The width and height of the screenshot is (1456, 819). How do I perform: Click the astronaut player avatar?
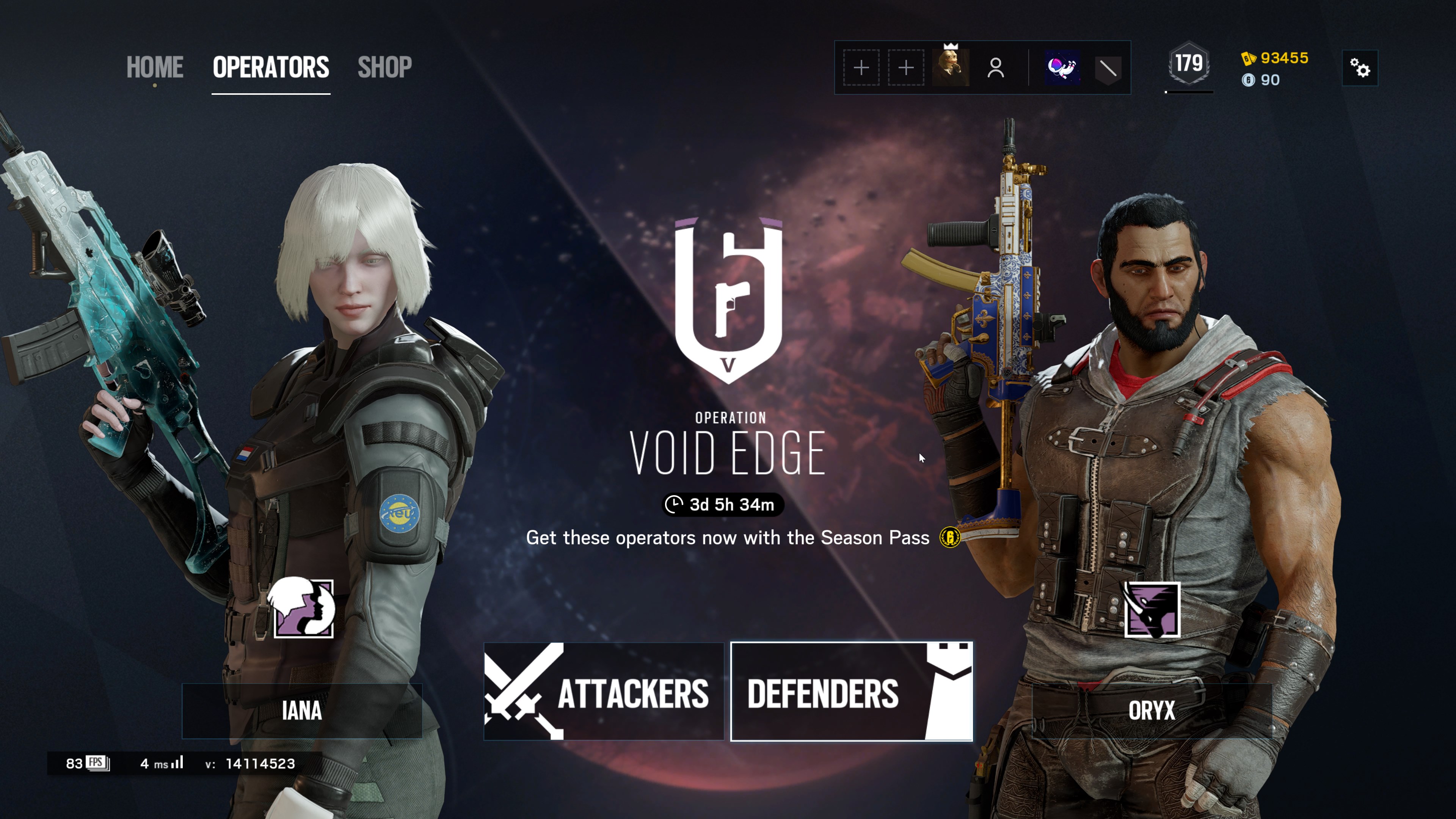1062,68
